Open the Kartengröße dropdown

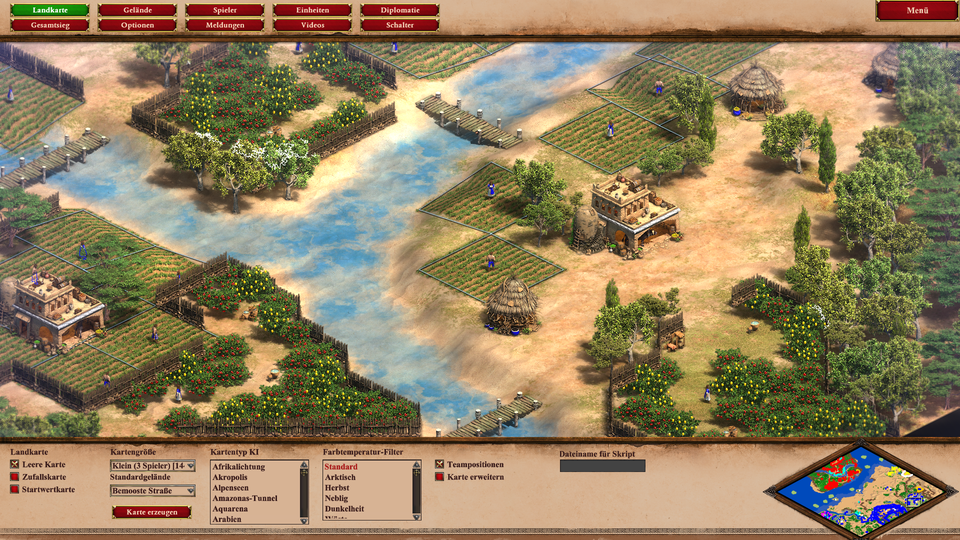(152, 466)
